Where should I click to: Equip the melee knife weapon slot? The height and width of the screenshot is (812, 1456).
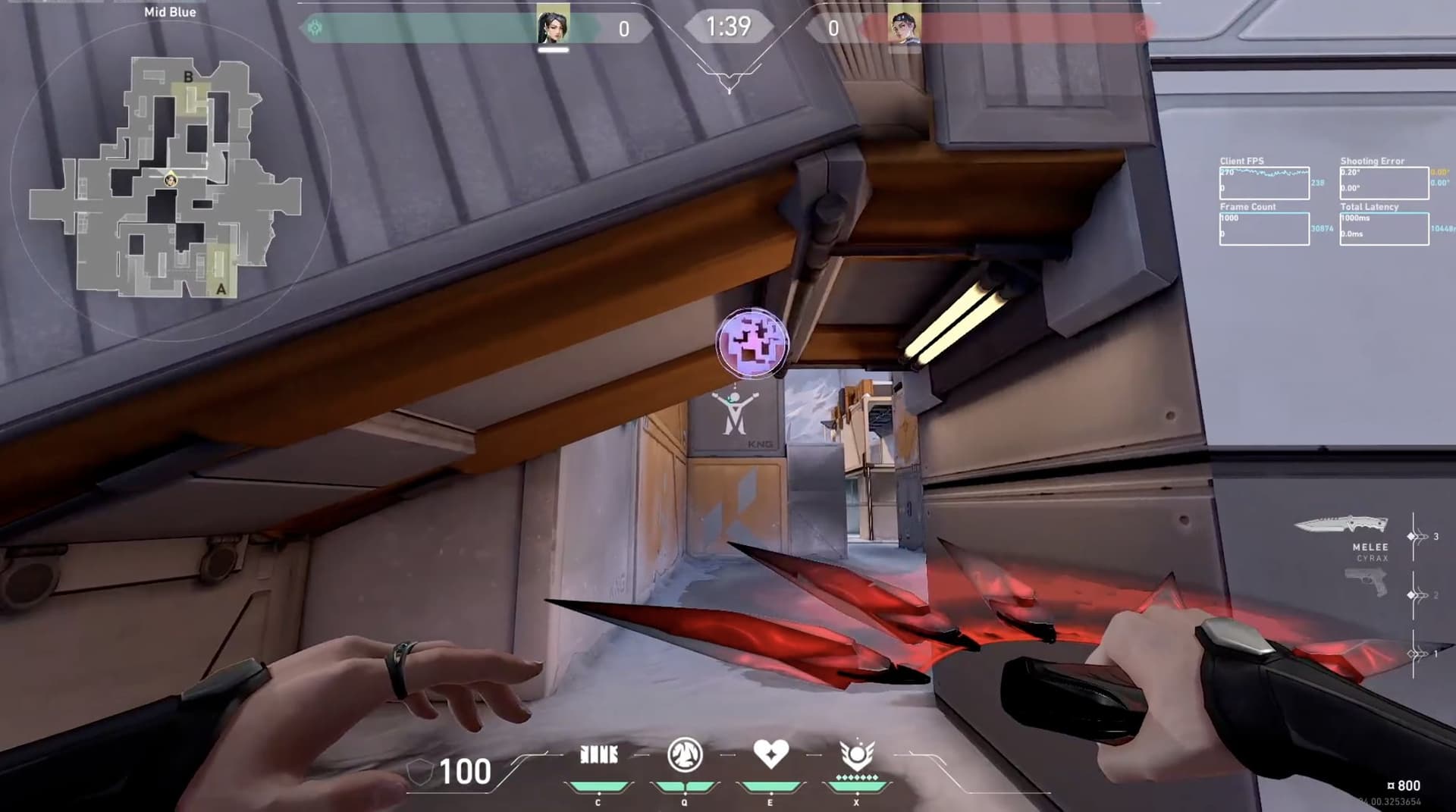(1341, 525)
